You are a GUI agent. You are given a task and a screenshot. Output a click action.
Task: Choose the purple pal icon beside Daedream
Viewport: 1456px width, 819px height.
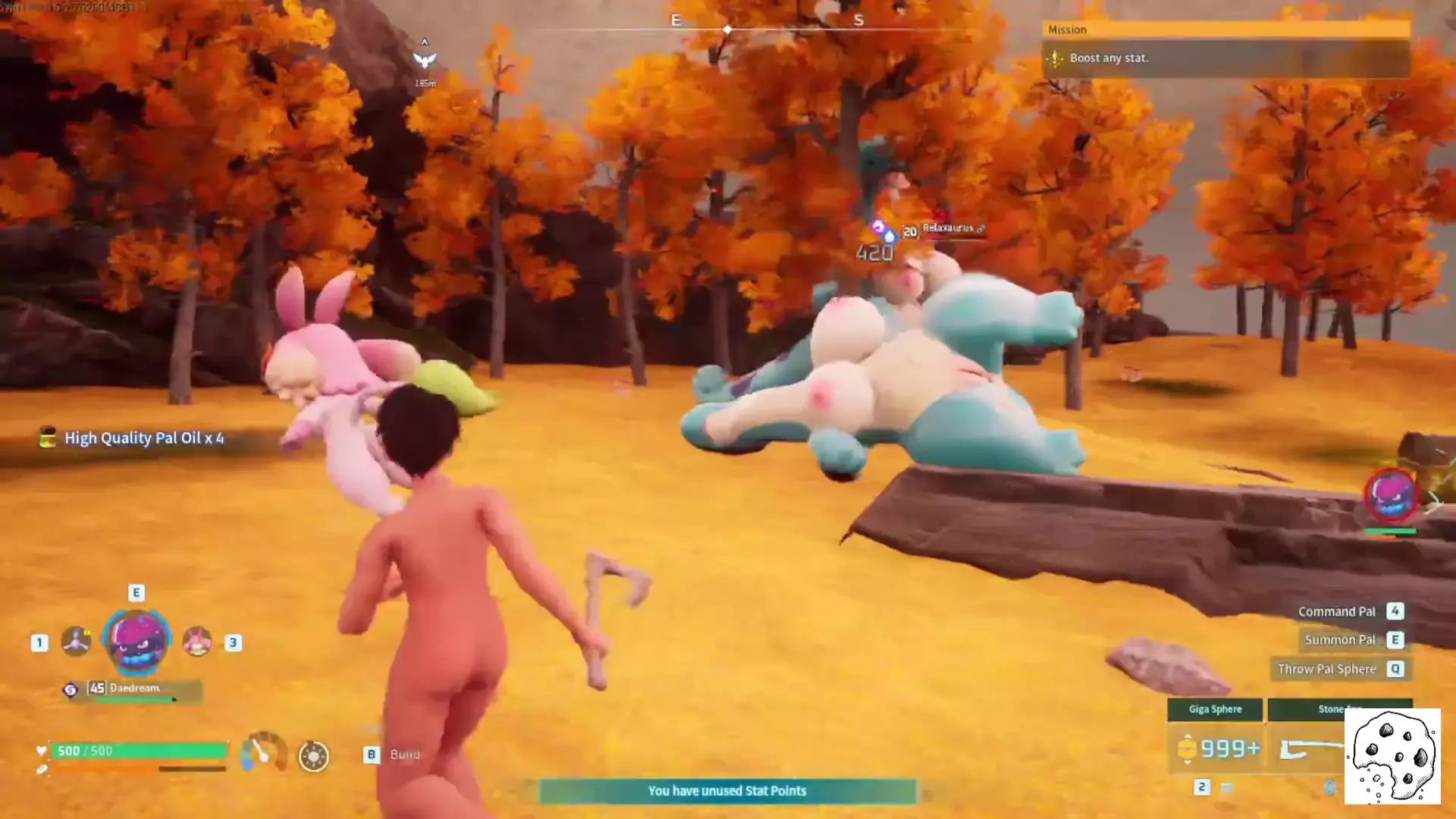tap(76, 642)
